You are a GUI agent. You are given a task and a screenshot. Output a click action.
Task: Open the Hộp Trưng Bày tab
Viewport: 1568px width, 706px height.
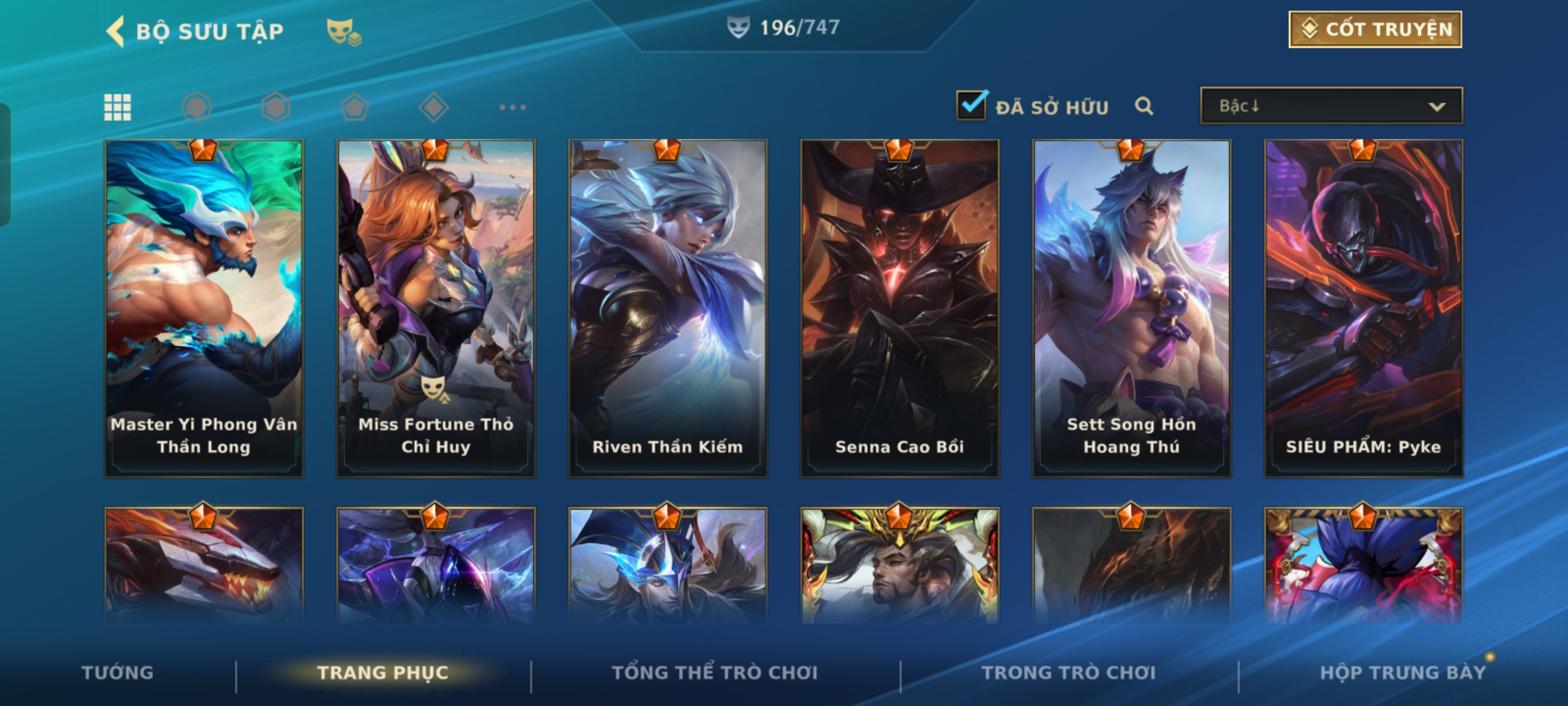(1403, 673)
